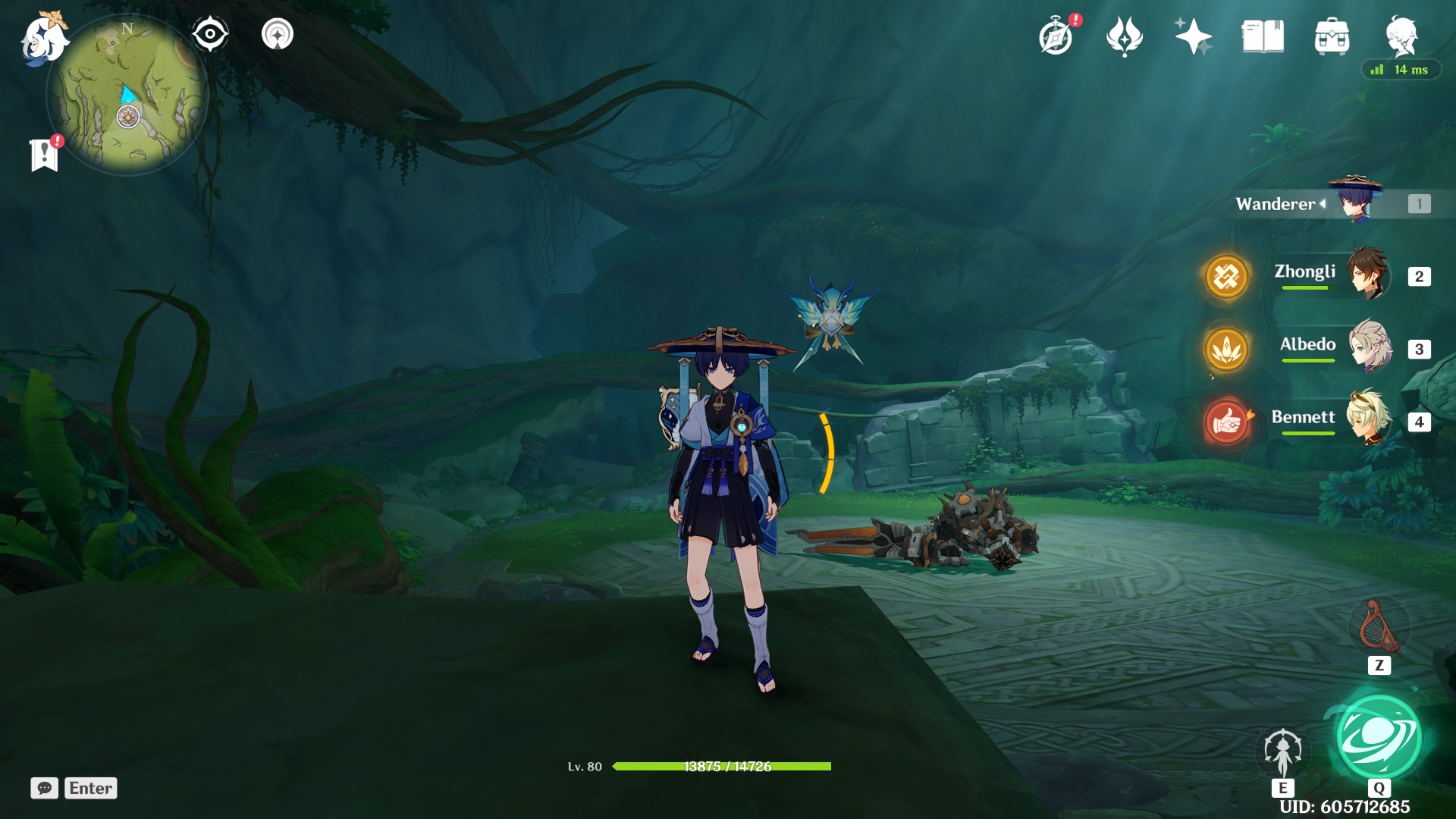Click the chat bubble icon
1456x819 pixels.
[45, 788]
